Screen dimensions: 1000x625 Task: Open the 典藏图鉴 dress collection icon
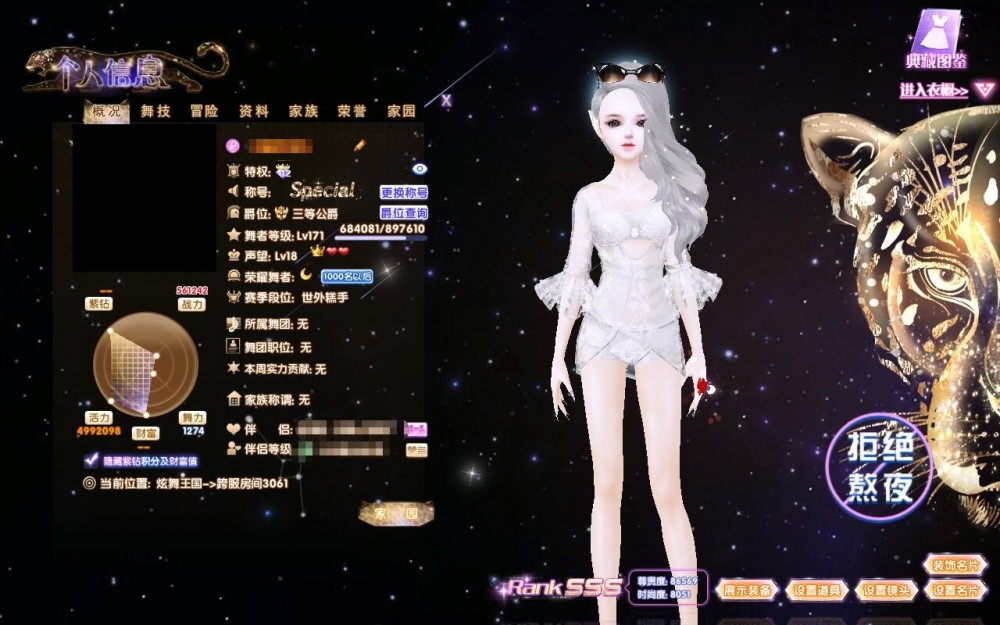pos(937,40)
